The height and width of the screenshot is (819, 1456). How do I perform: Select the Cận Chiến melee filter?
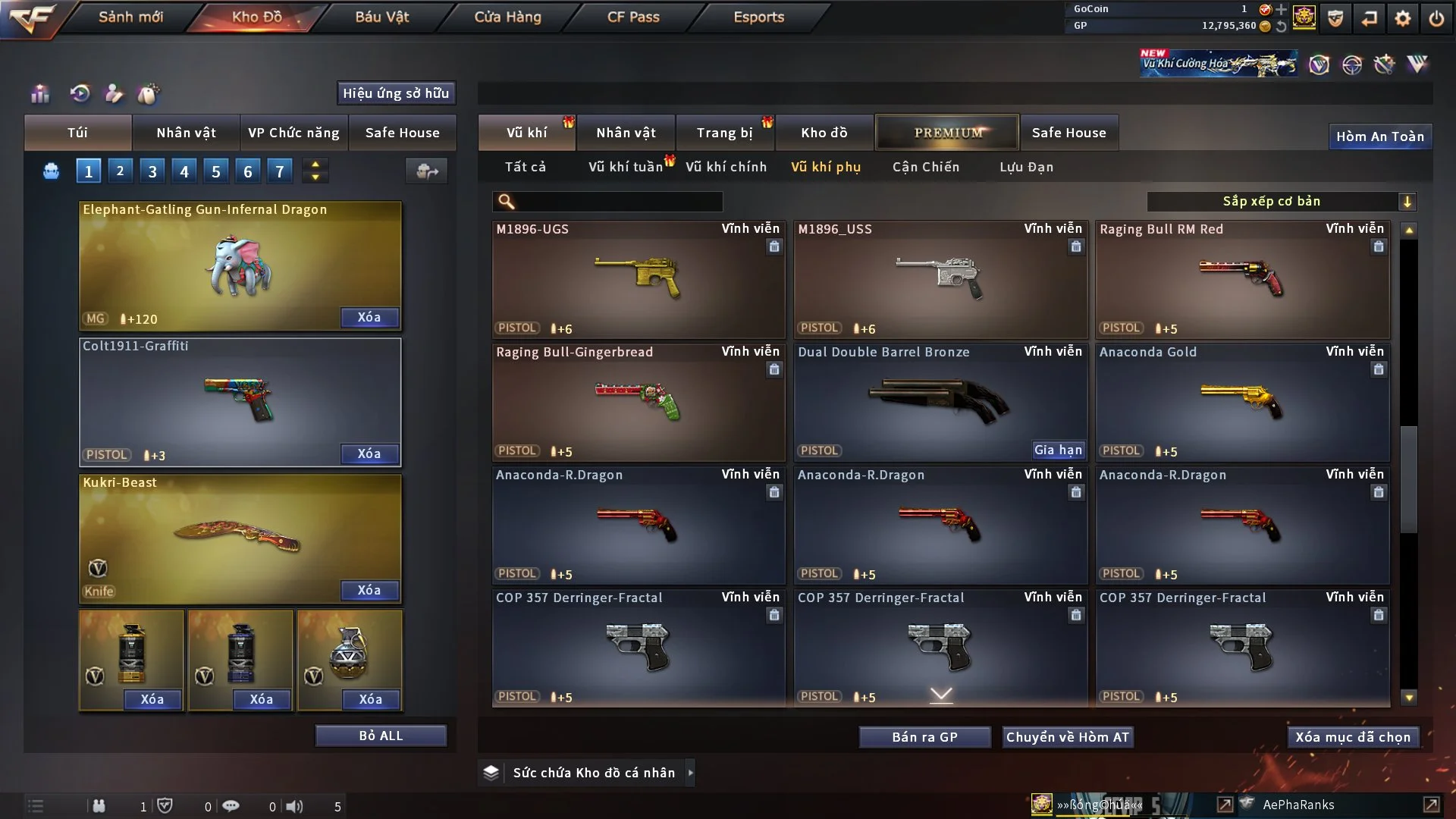(926, 167)
